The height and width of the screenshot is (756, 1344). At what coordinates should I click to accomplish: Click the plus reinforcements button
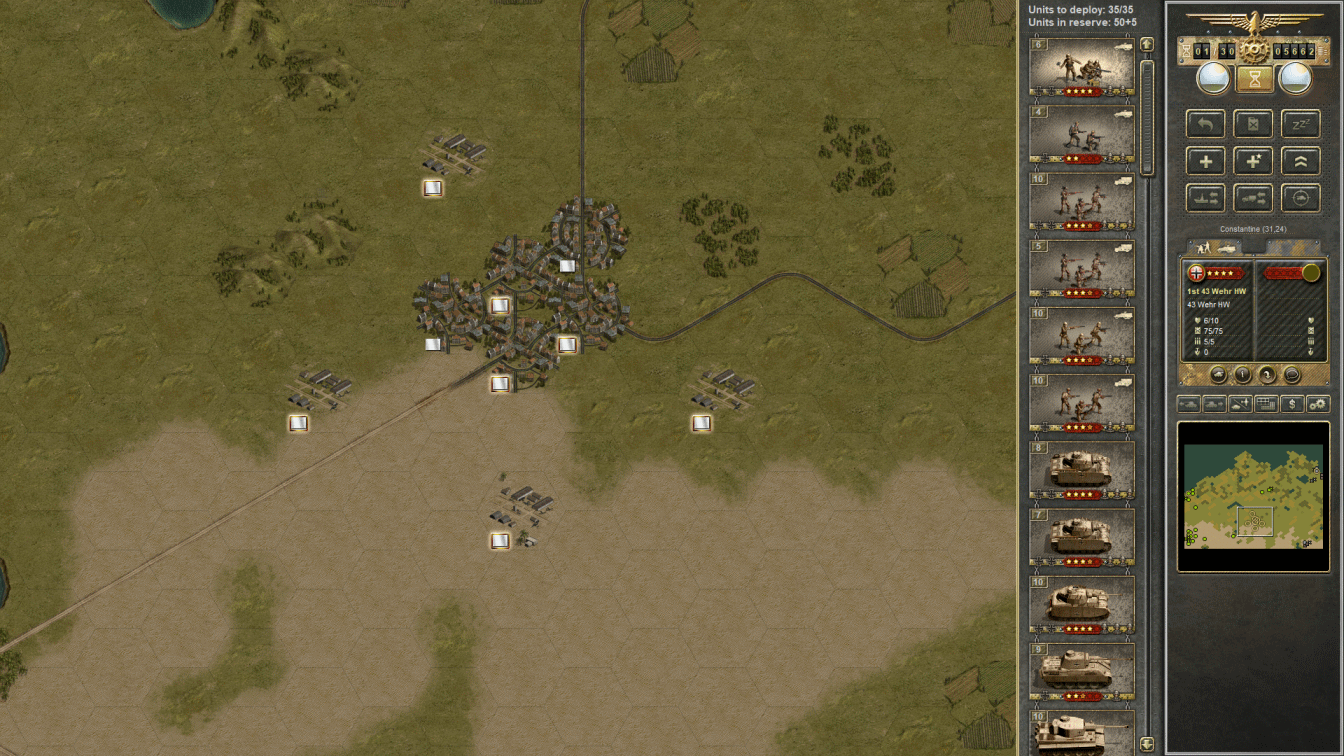pos(1205,161)
